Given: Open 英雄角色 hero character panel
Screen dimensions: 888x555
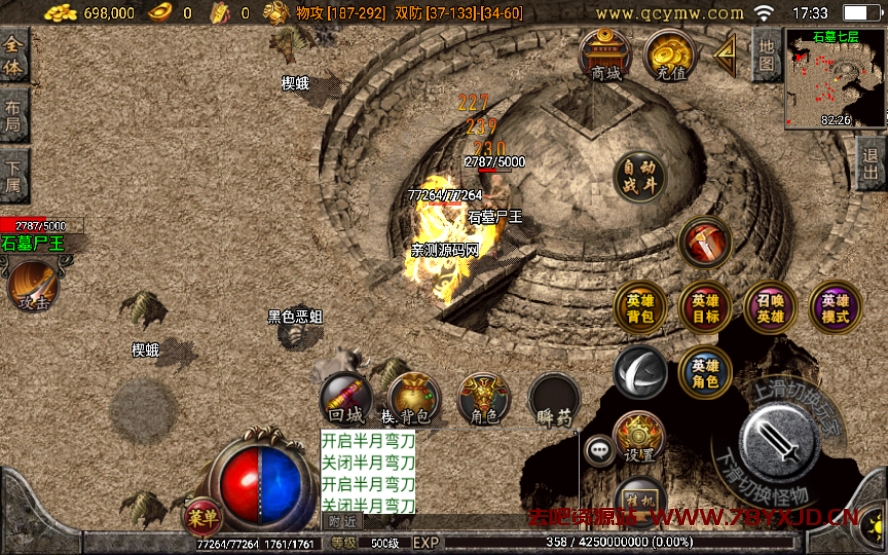Looking at the screenshot, I should pyautogui.click(x=704, y=372).
